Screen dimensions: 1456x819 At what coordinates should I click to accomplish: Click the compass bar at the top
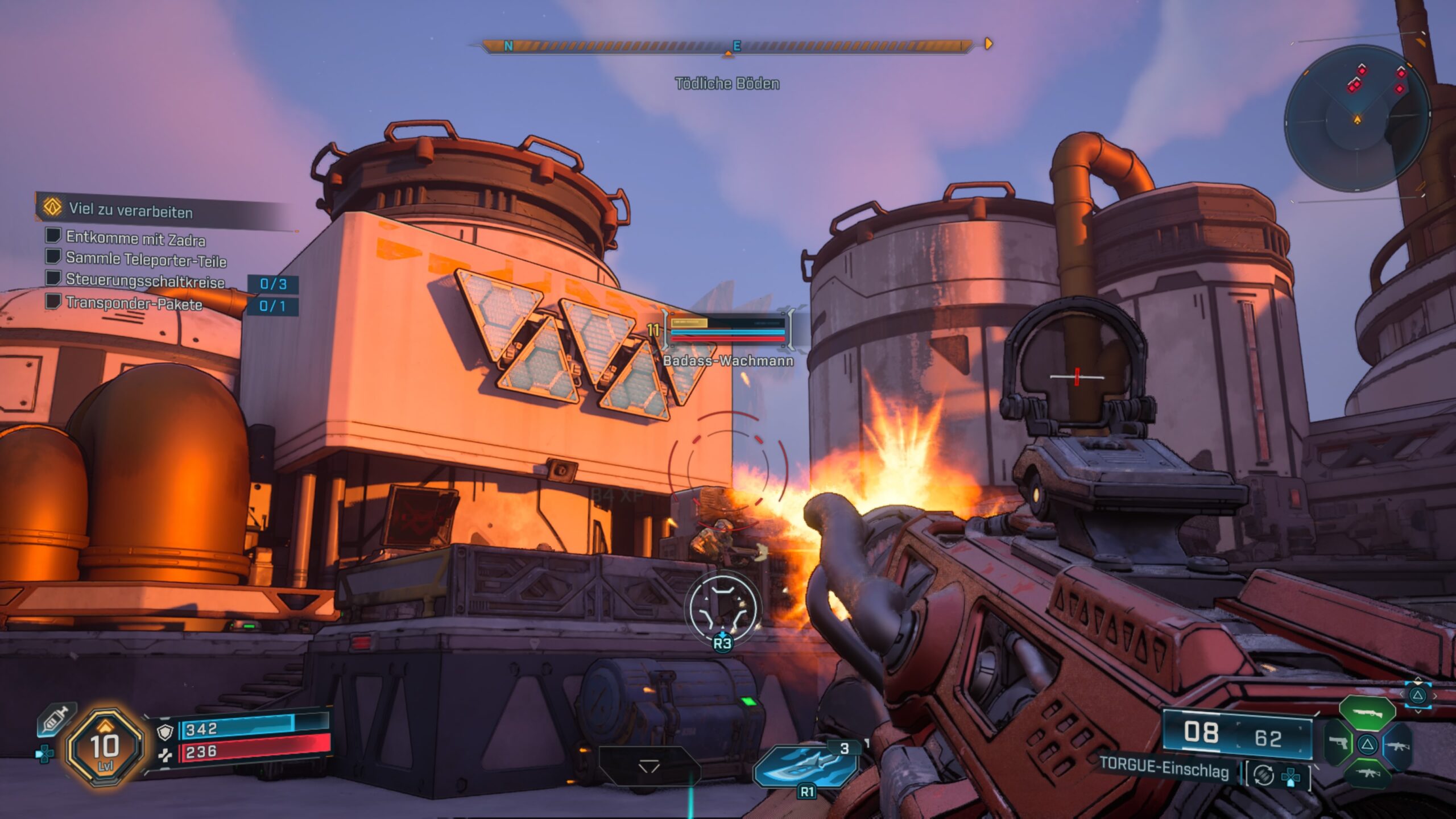728,45
